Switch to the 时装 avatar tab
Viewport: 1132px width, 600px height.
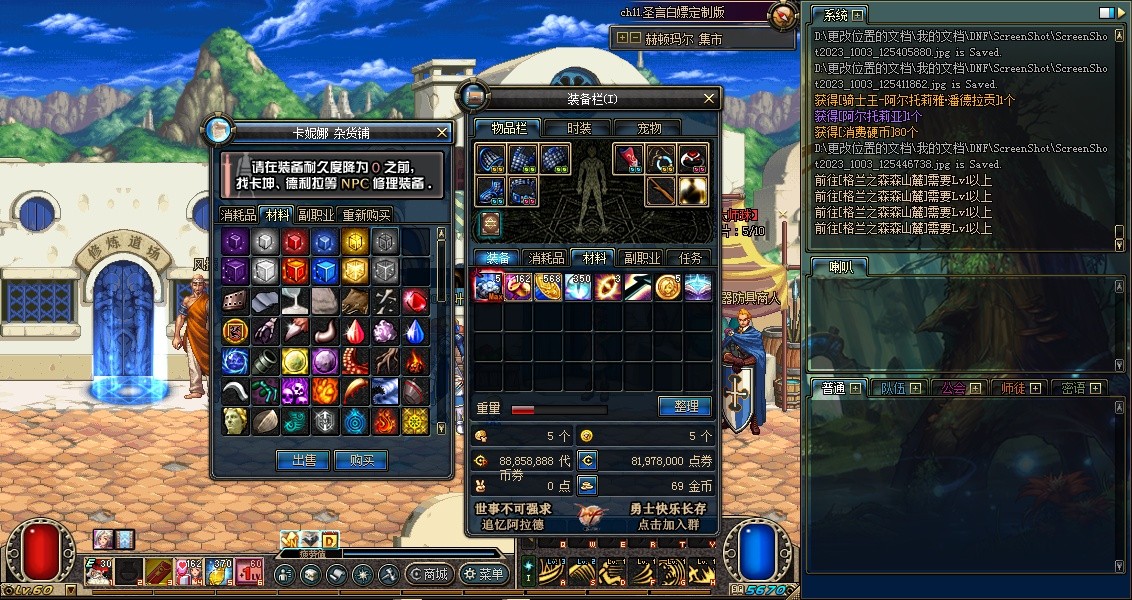point(579,128)
